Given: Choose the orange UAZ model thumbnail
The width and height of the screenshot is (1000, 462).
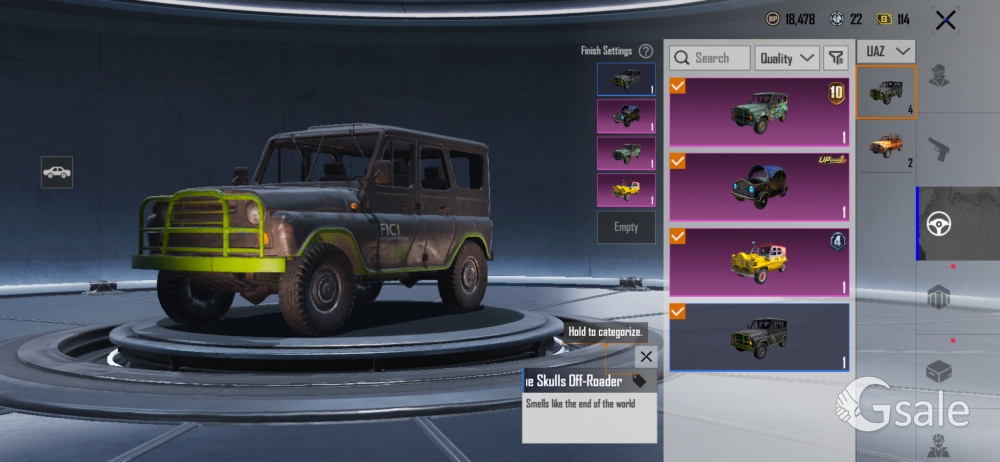Looking at the screenshot, I should [x=886, y=146].
